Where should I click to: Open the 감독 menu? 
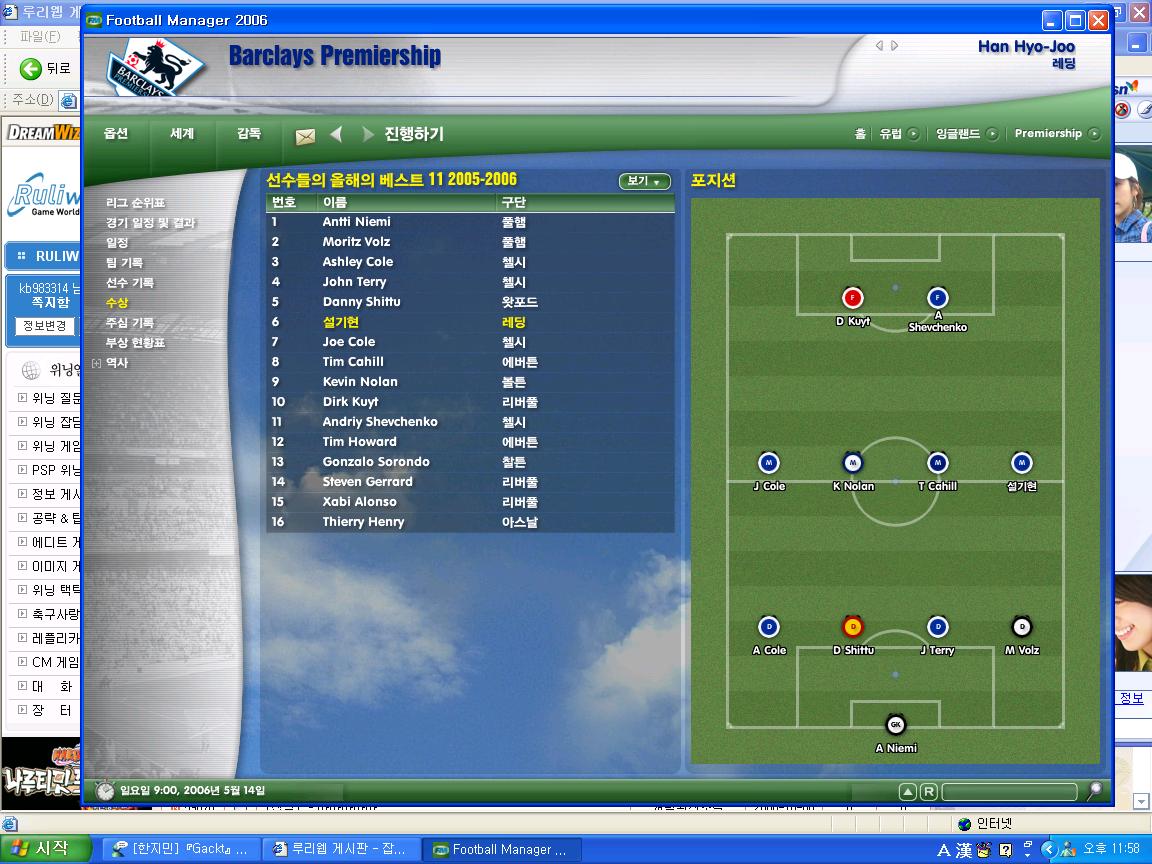249,133
